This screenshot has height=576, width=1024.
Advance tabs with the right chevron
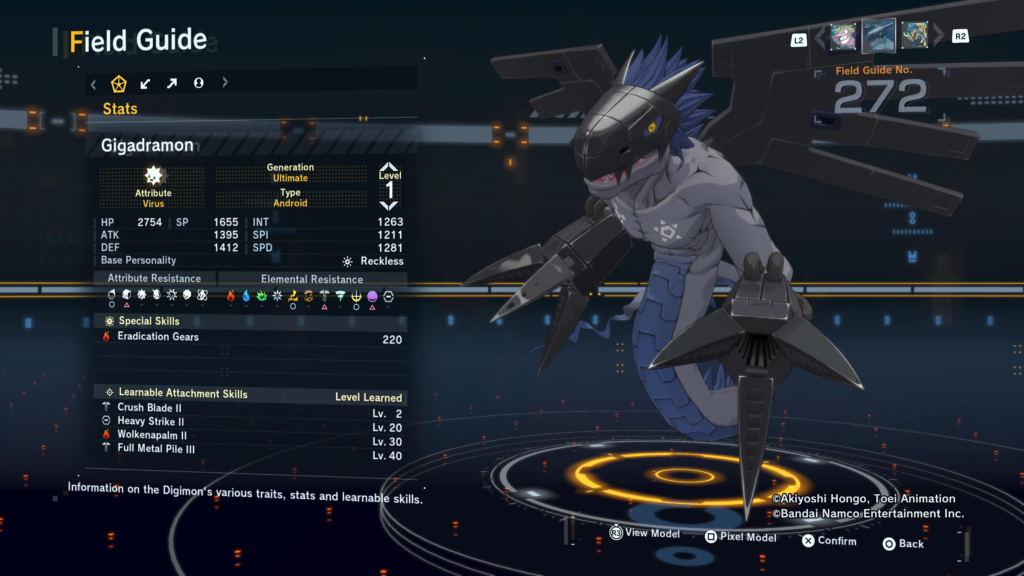point(225,84)
